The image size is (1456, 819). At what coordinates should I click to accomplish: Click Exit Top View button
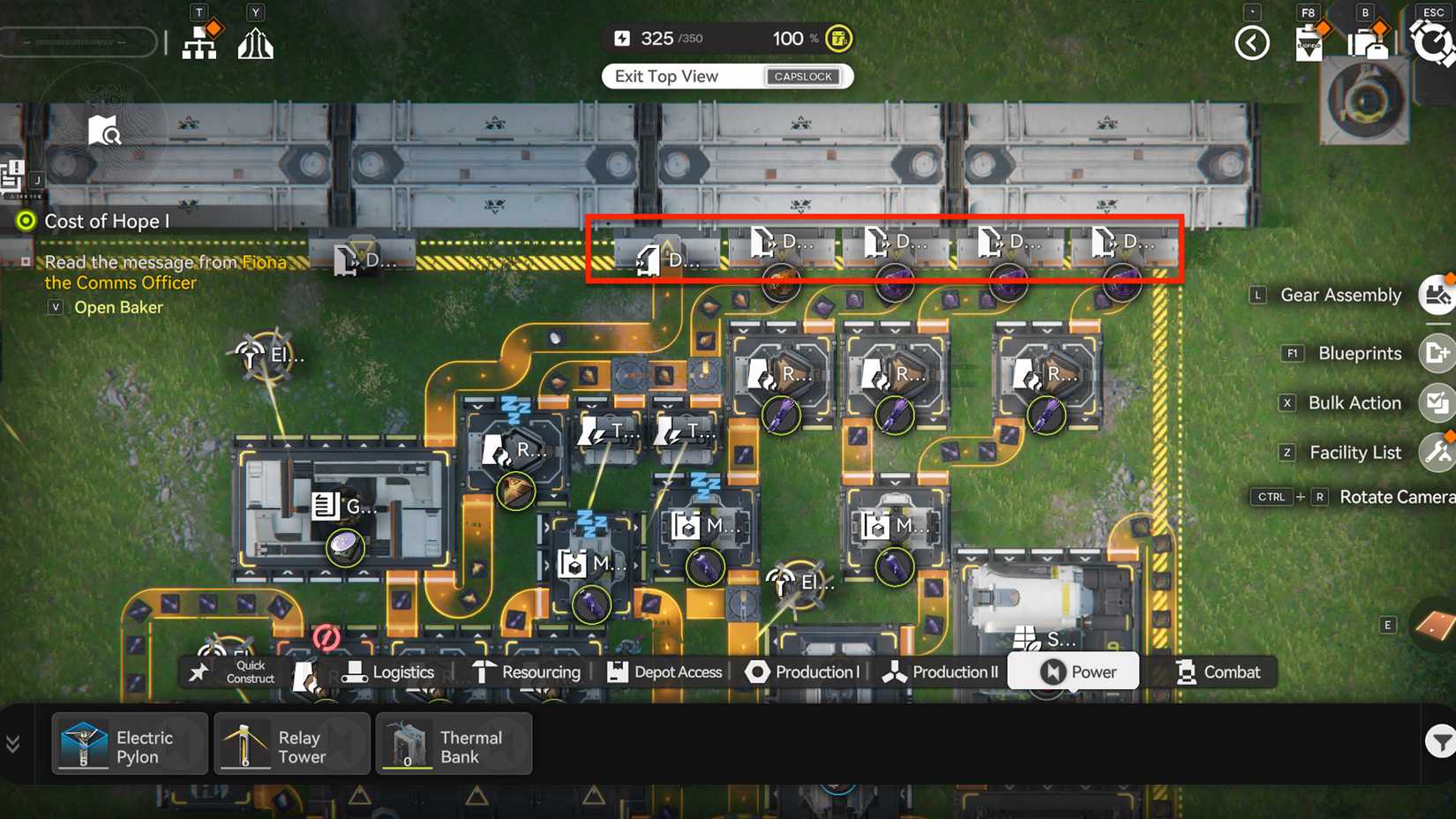click(726, 76)
